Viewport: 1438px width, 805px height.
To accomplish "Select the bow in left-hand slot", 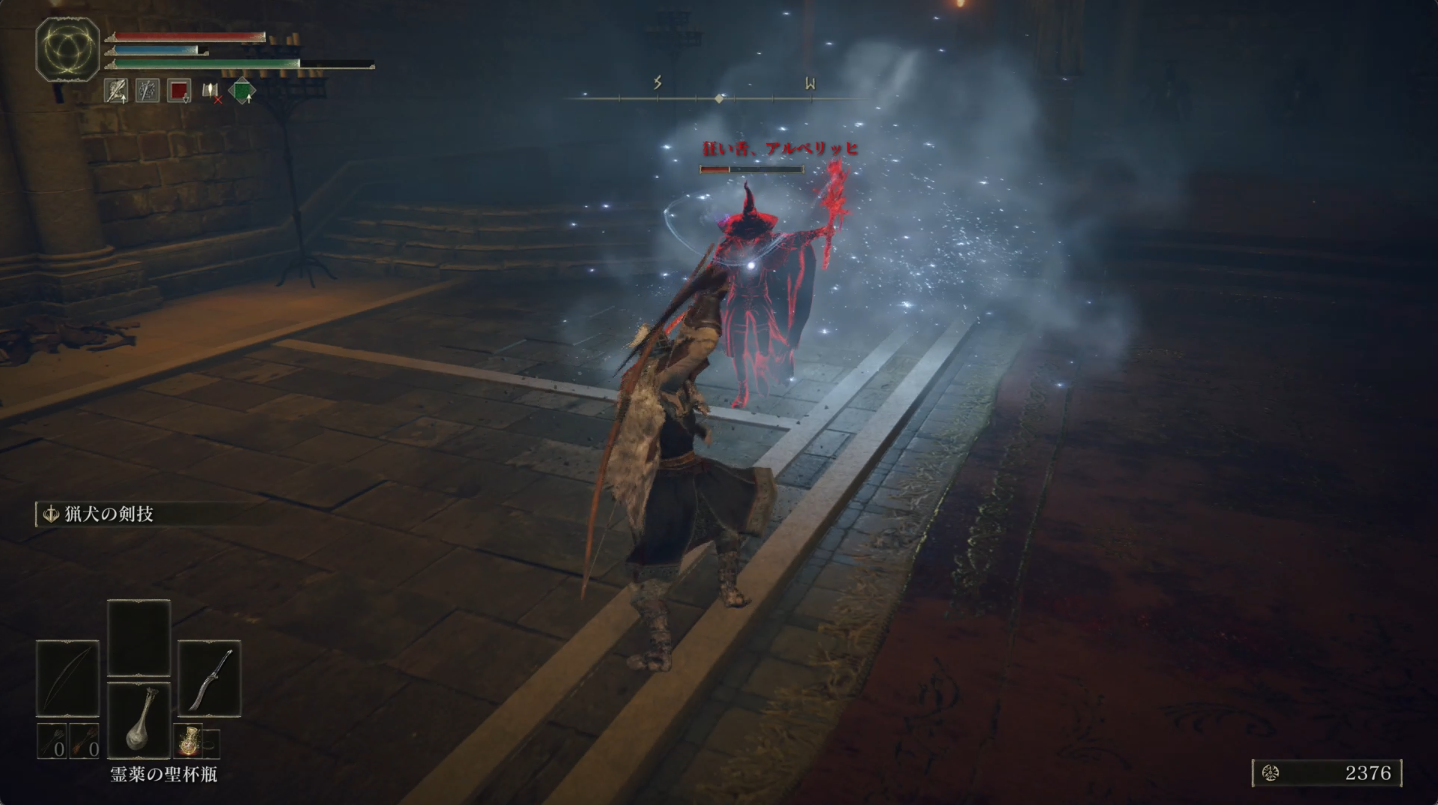I will (x=68, y=678).
